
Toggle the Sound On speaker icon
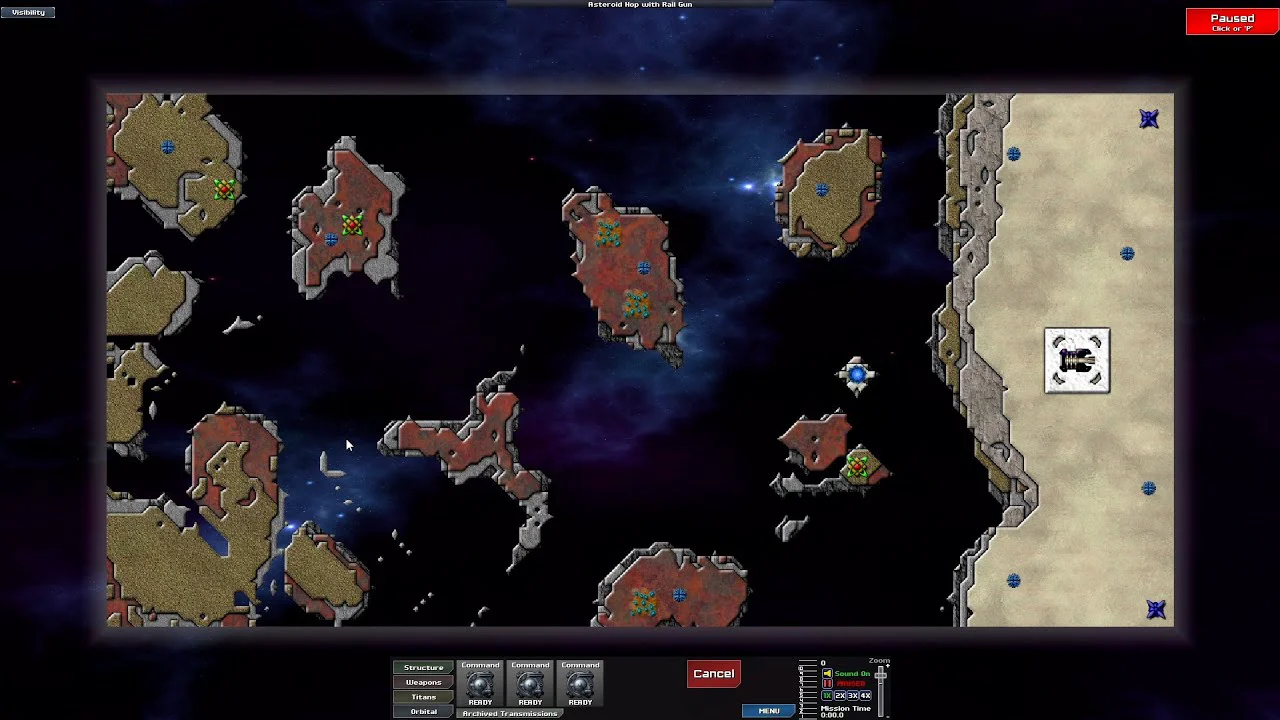click(827, 674)
